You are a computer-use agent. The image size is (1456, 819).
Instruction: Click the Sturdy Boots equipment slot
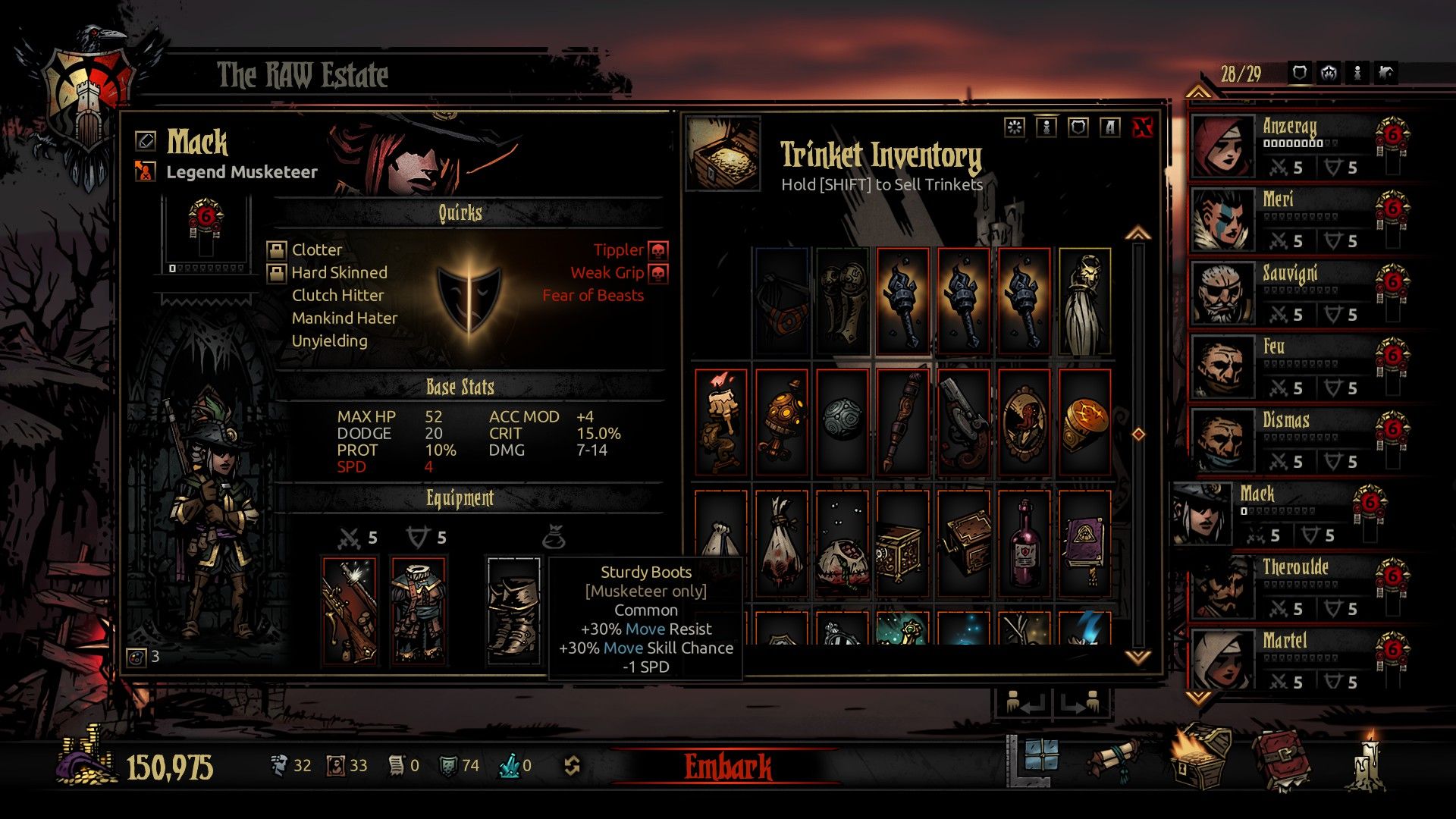pos(516,607)
